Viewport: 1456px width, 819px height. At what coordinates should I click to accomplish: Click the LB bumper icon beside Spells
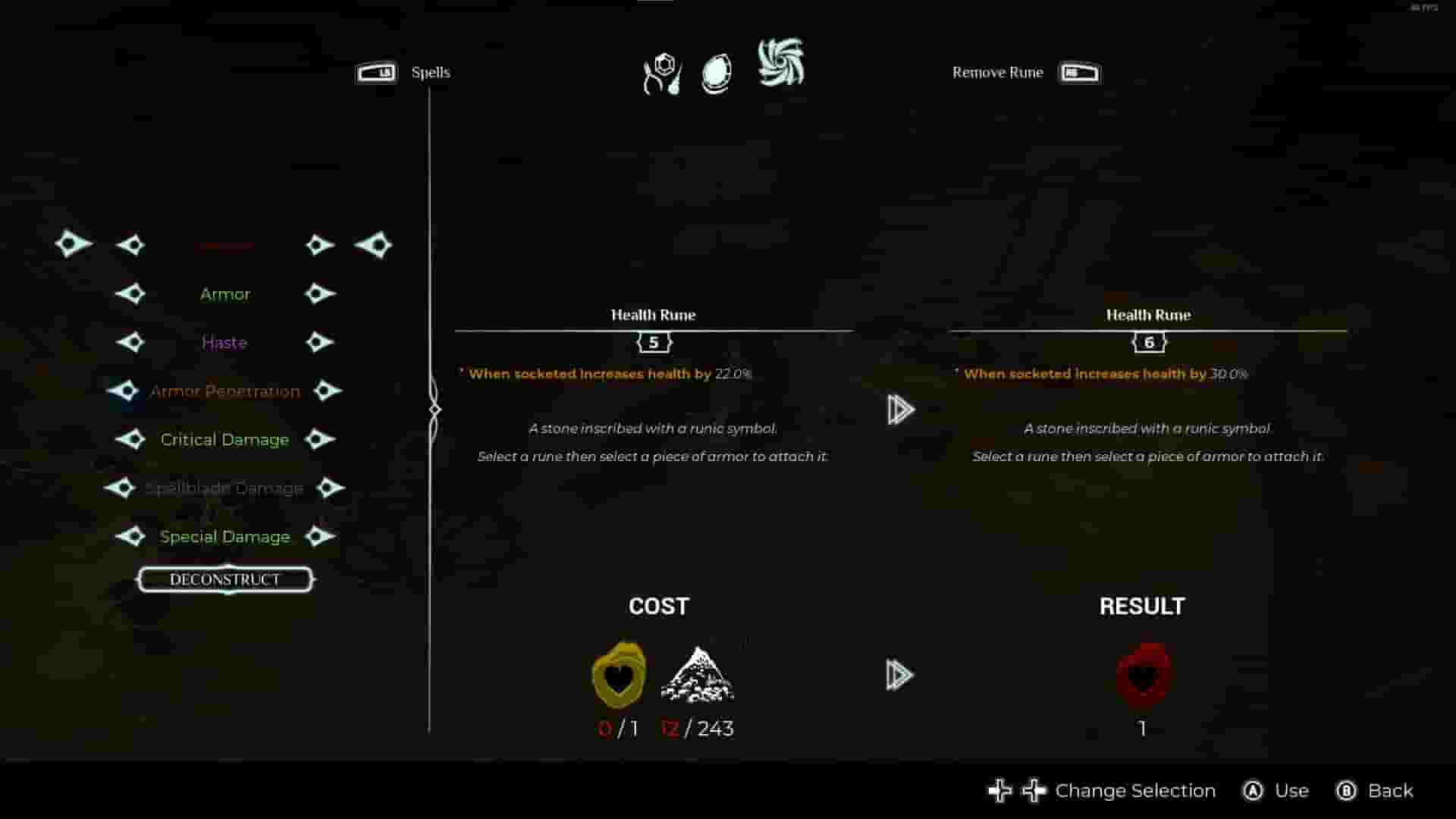377,72
